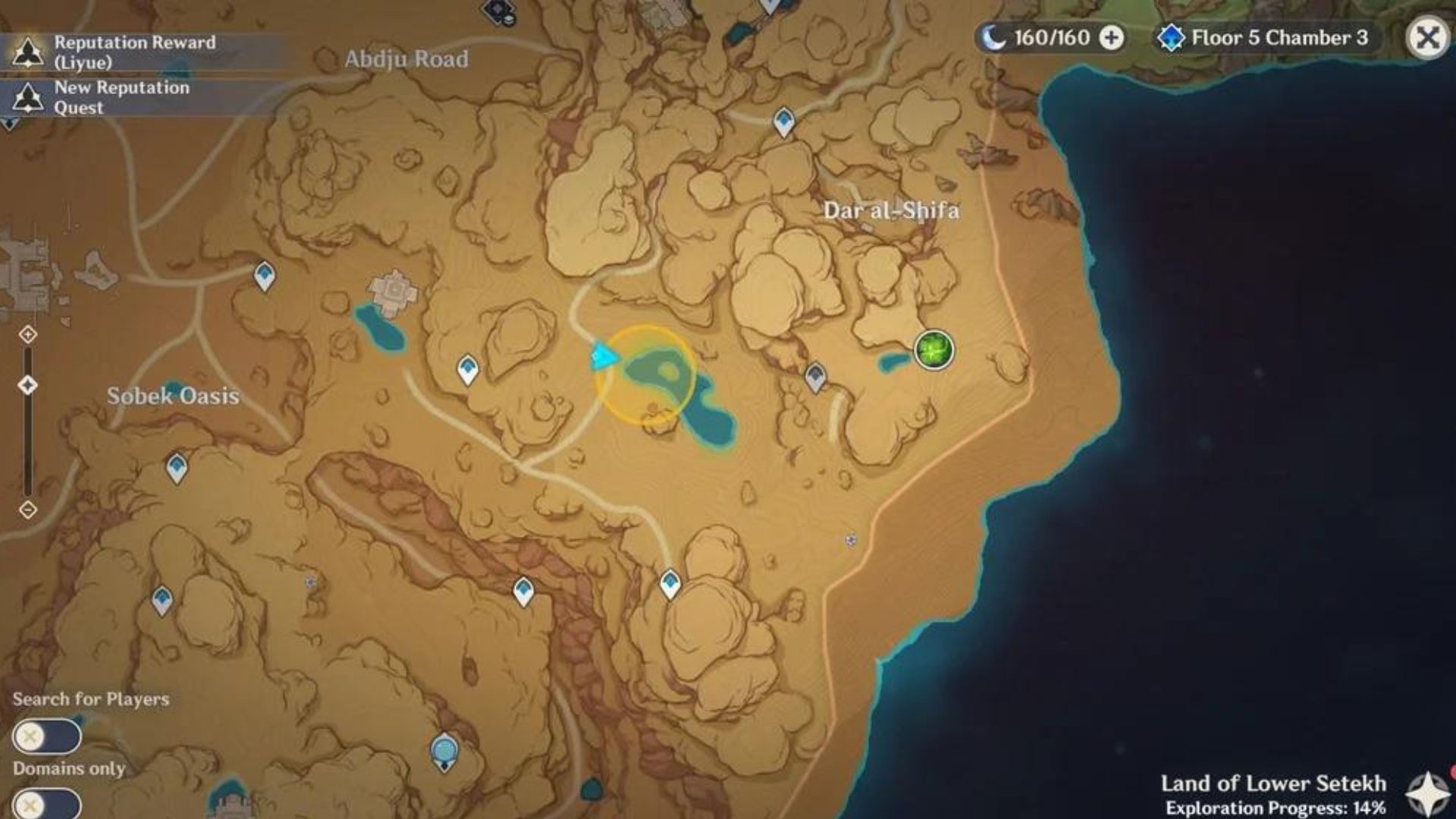Image resolution: width=1456 pixels, height=819 pixels.
Task: Select the teleport waypoint left of Dar al-Shifa
Action: click(x=815, y=377)
